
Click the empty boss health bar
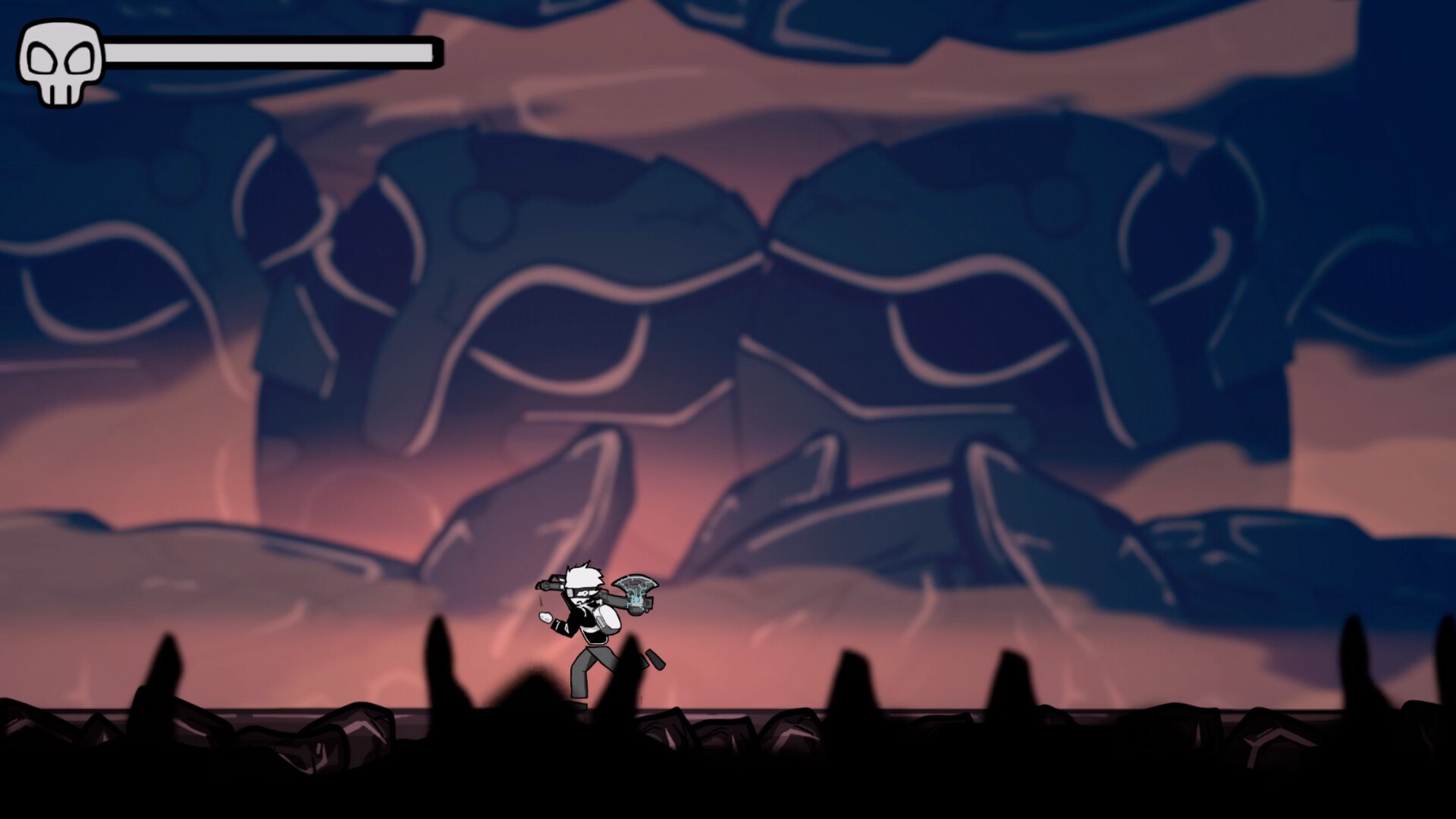tap(273, 52)
